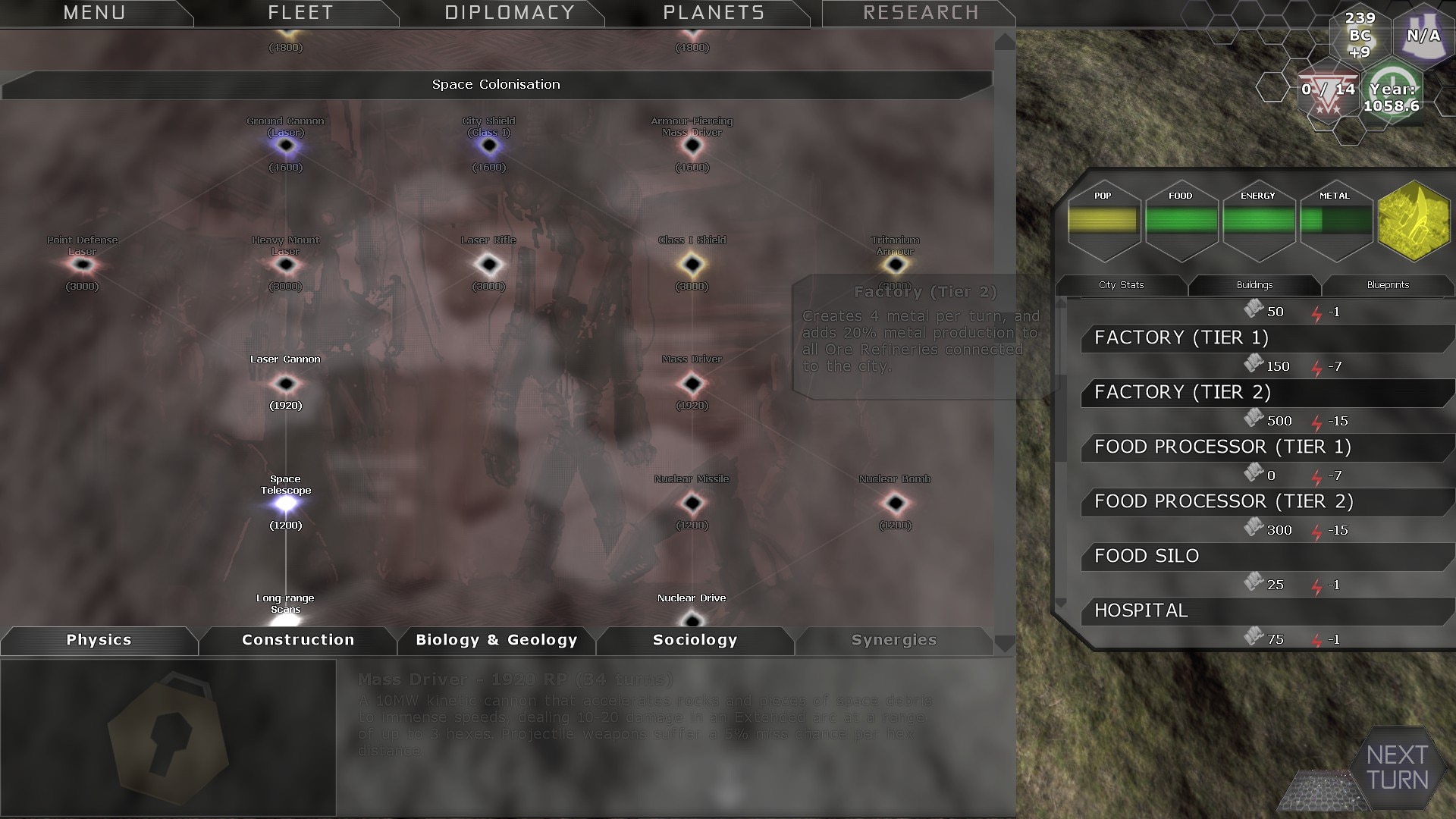This screenshot has height=819, width=1456.
Task: Select the Laser Cannon research node
Action: pos(286,384)
